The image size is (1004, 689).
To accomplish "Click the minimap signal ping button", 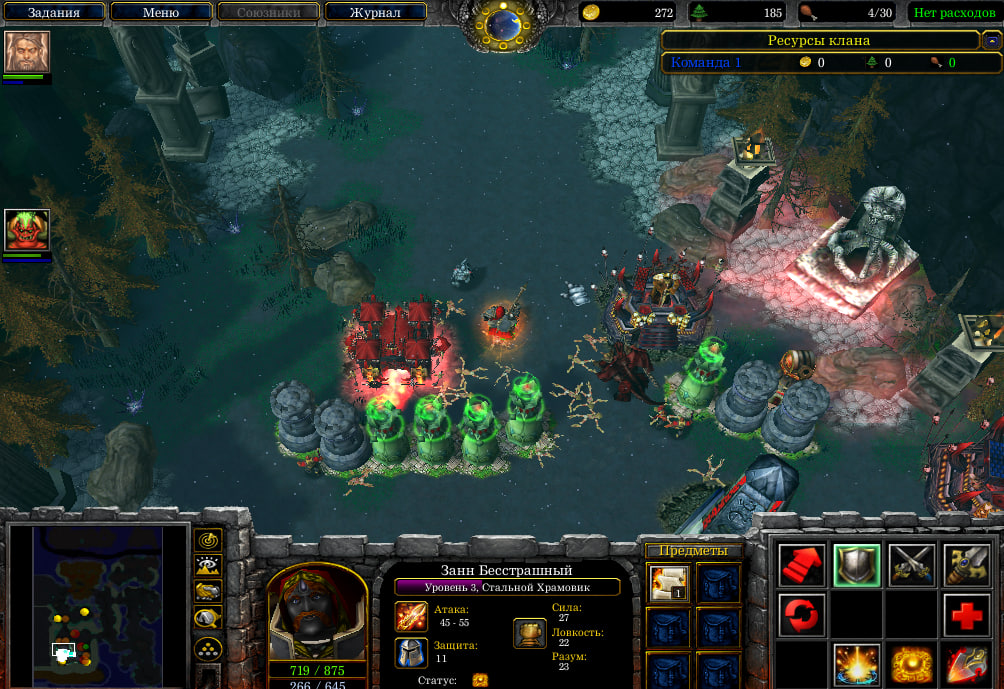I will tap(208, 540).
